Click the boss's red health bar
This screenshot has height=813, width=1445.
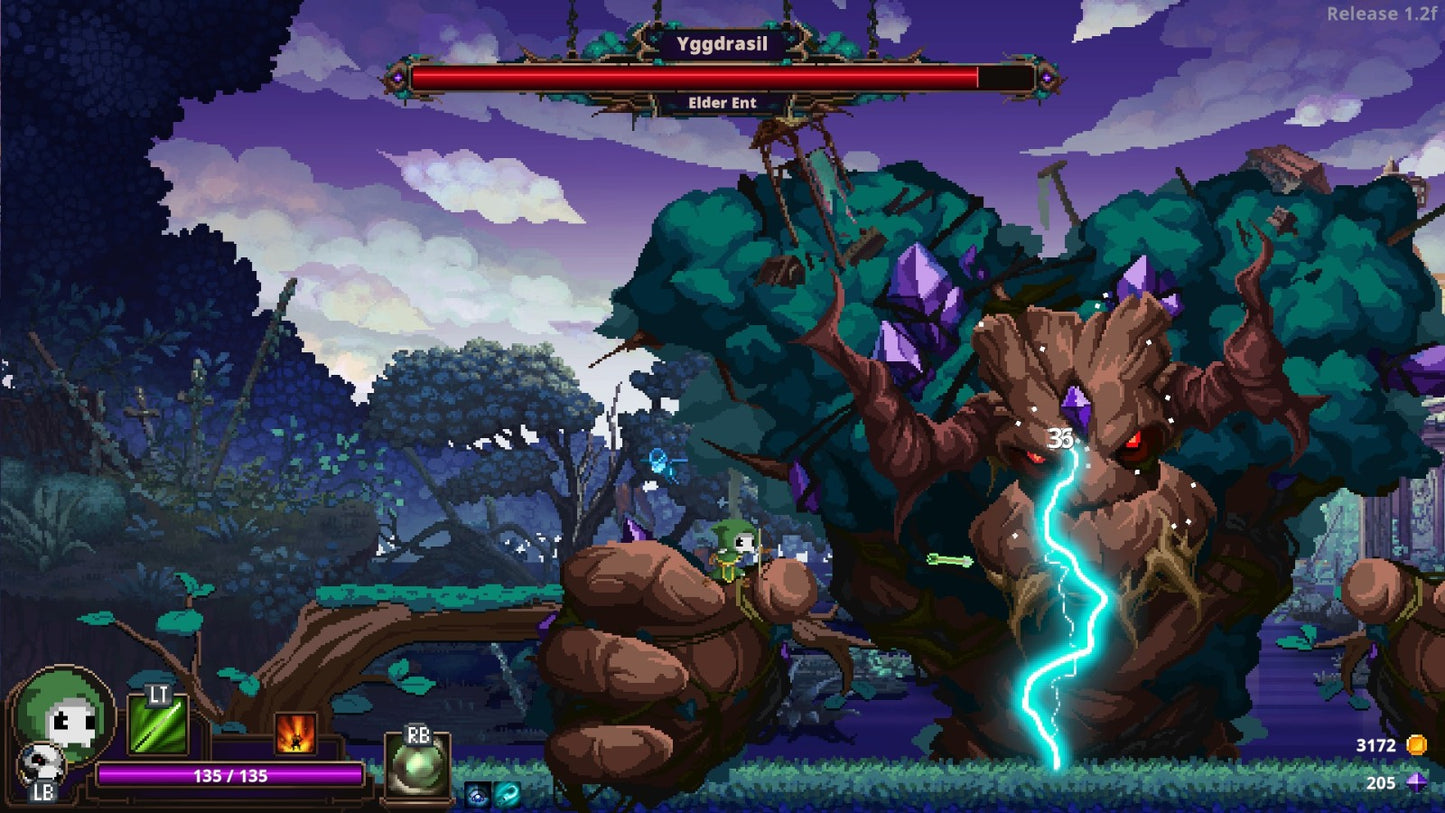pyautogui.click(x=700, y=75)
